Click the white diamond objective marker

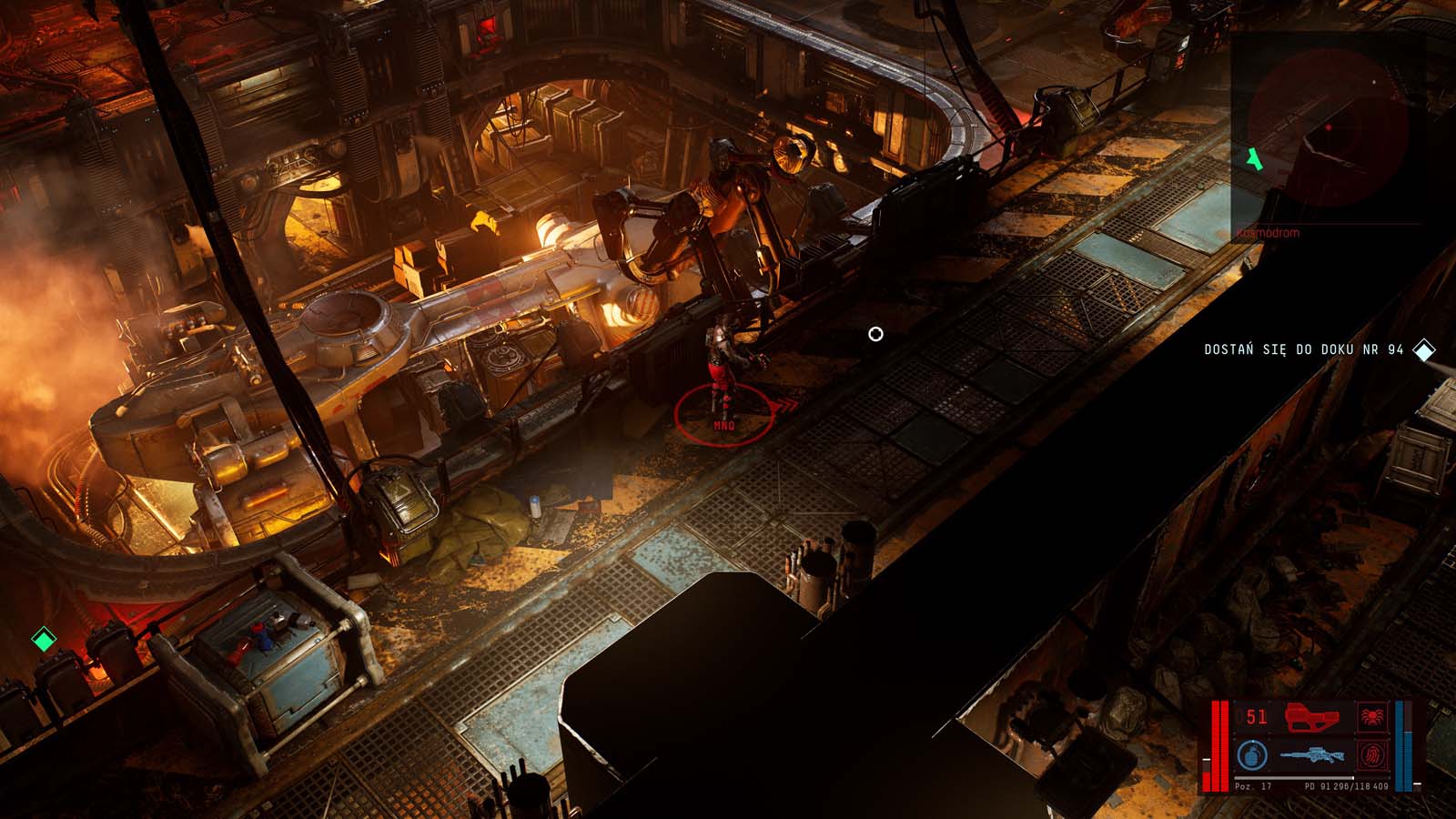pyautogui.click(x=1424, y=350)
